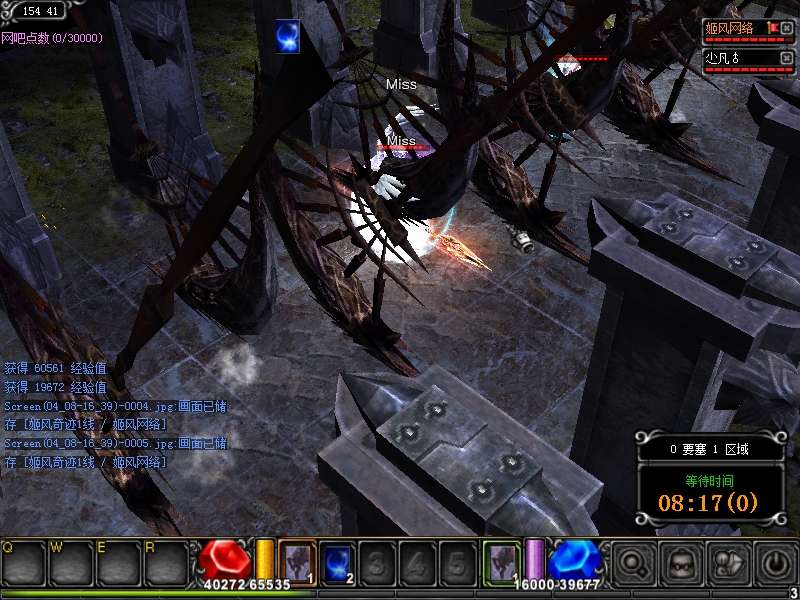Choose empty skill slot 3
Viewport: 800px width, 600px height.
377,561
